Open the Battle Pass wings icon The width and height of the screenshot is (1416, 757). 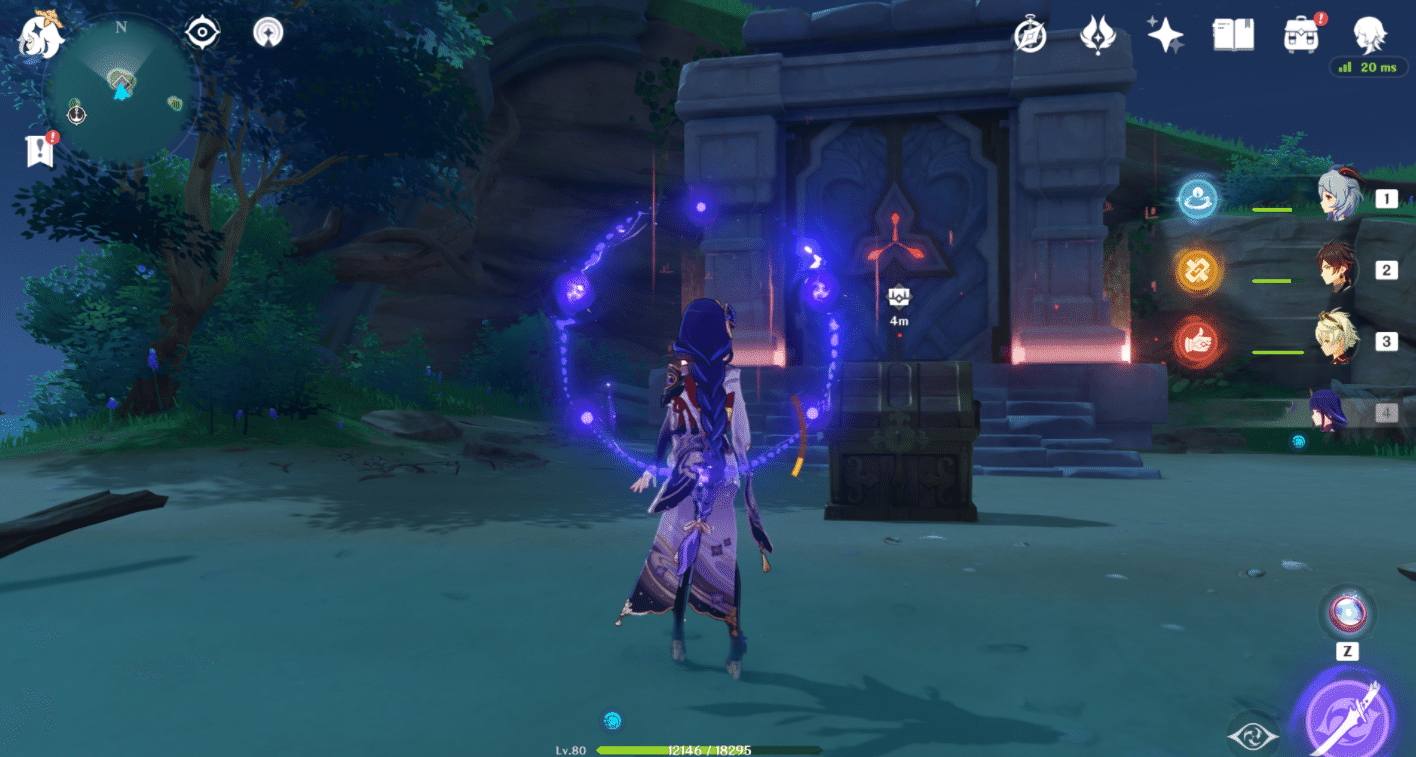click(1098, 33)
